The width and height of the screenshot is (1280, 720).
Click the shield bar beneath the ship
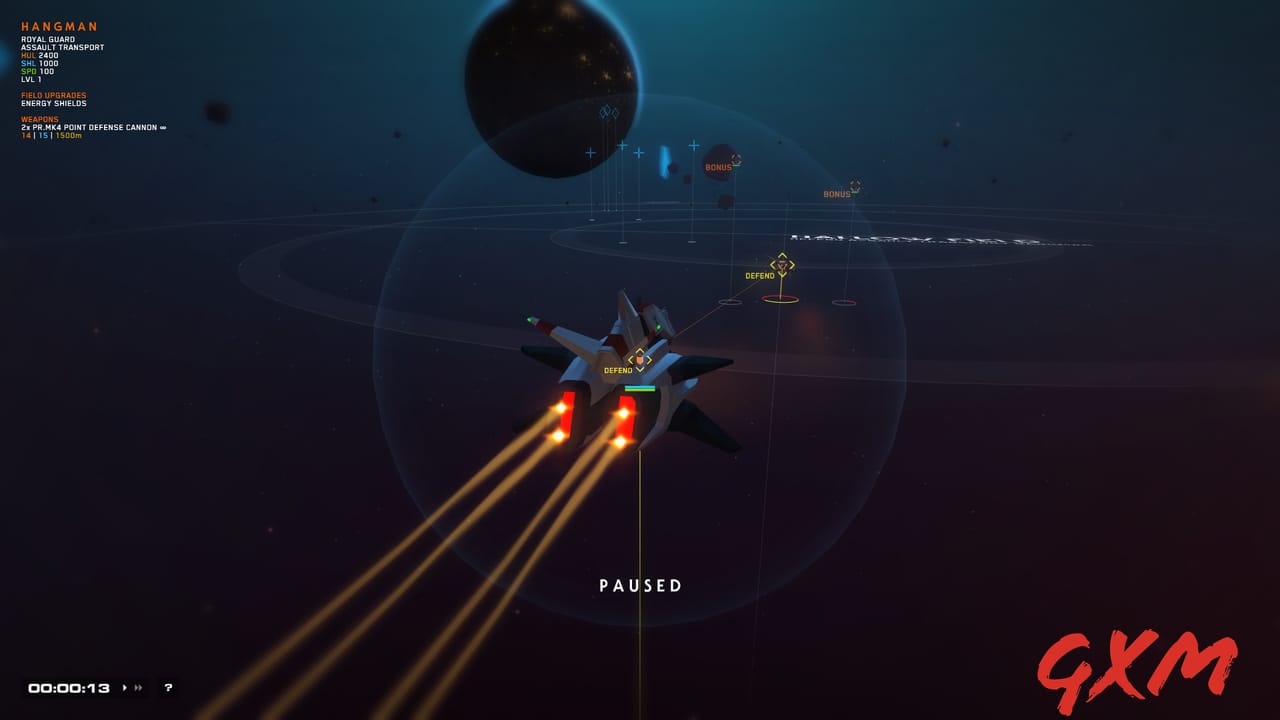click(x=641, y=388)
